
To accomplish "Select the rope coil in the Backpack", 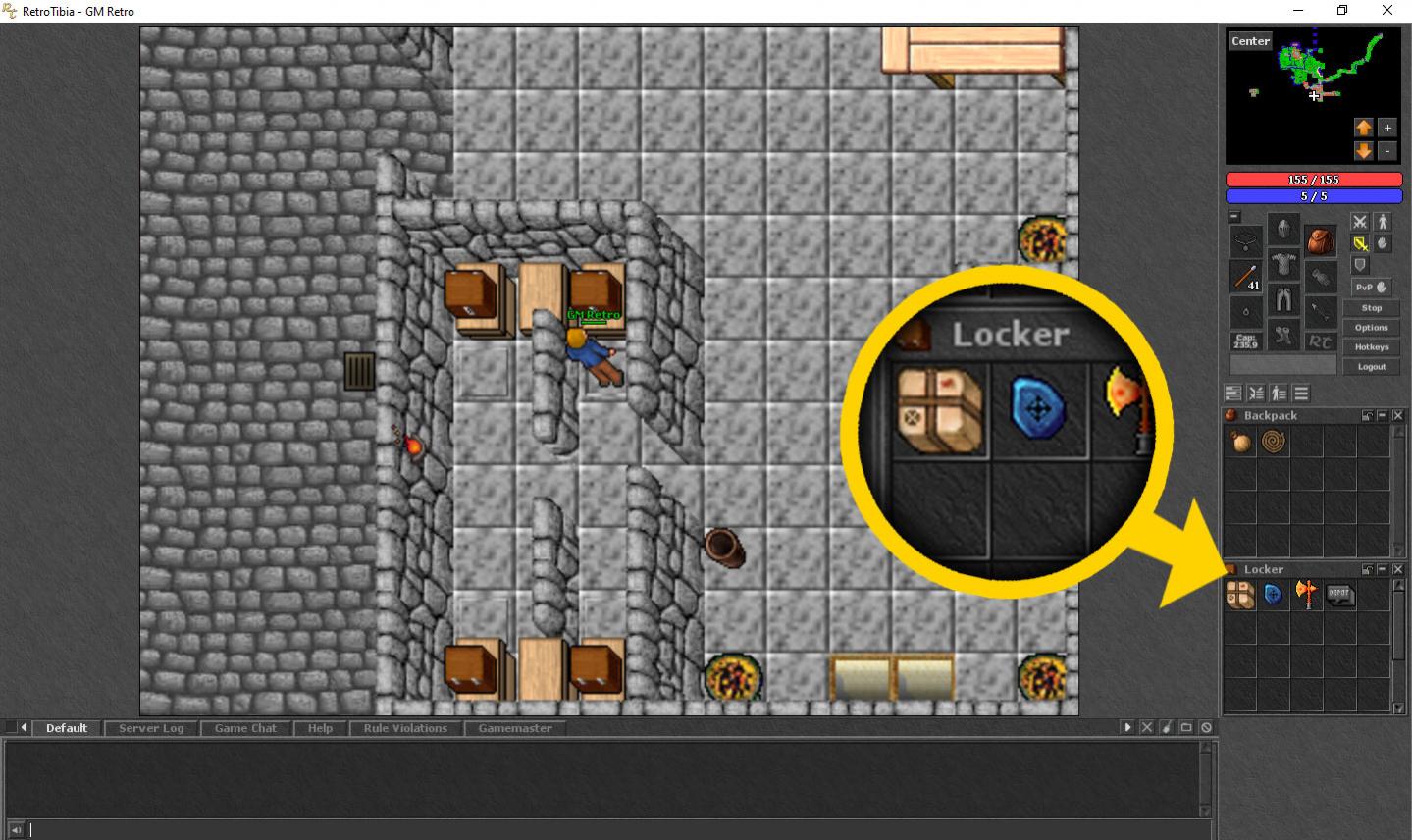I will coord(1274,443).
